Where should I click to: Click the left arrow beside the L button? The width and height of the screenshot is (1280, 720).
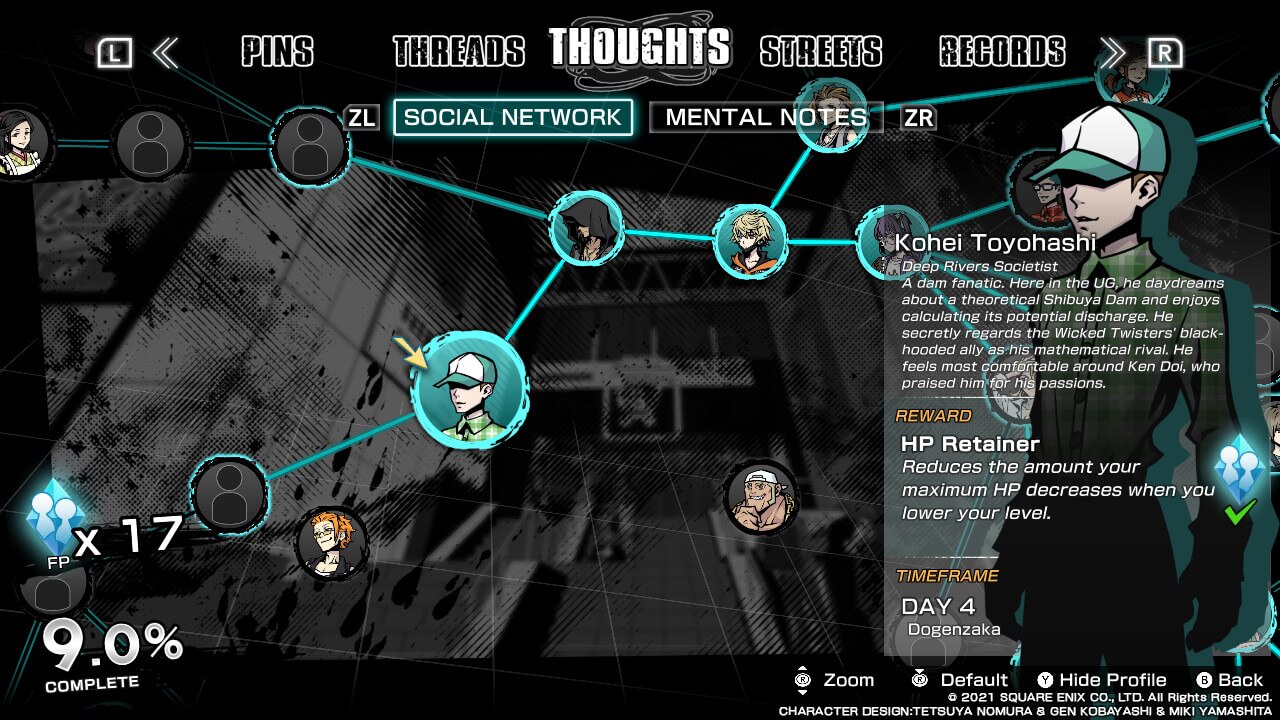[166, 52]
